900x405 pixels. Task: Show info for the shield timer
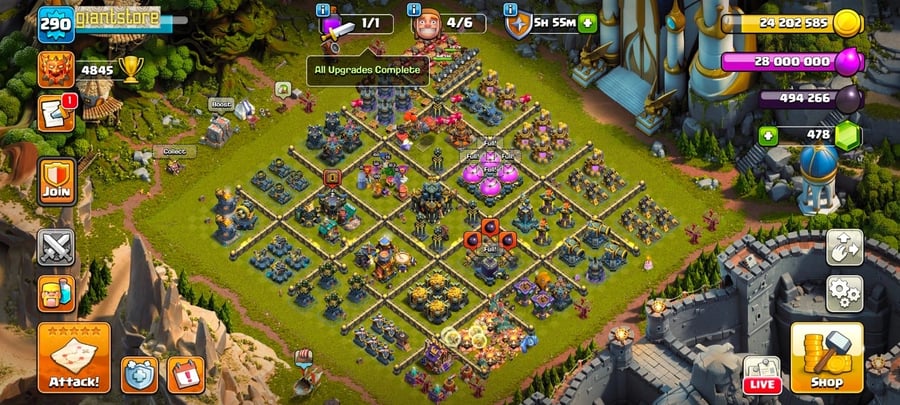(510, 10)
